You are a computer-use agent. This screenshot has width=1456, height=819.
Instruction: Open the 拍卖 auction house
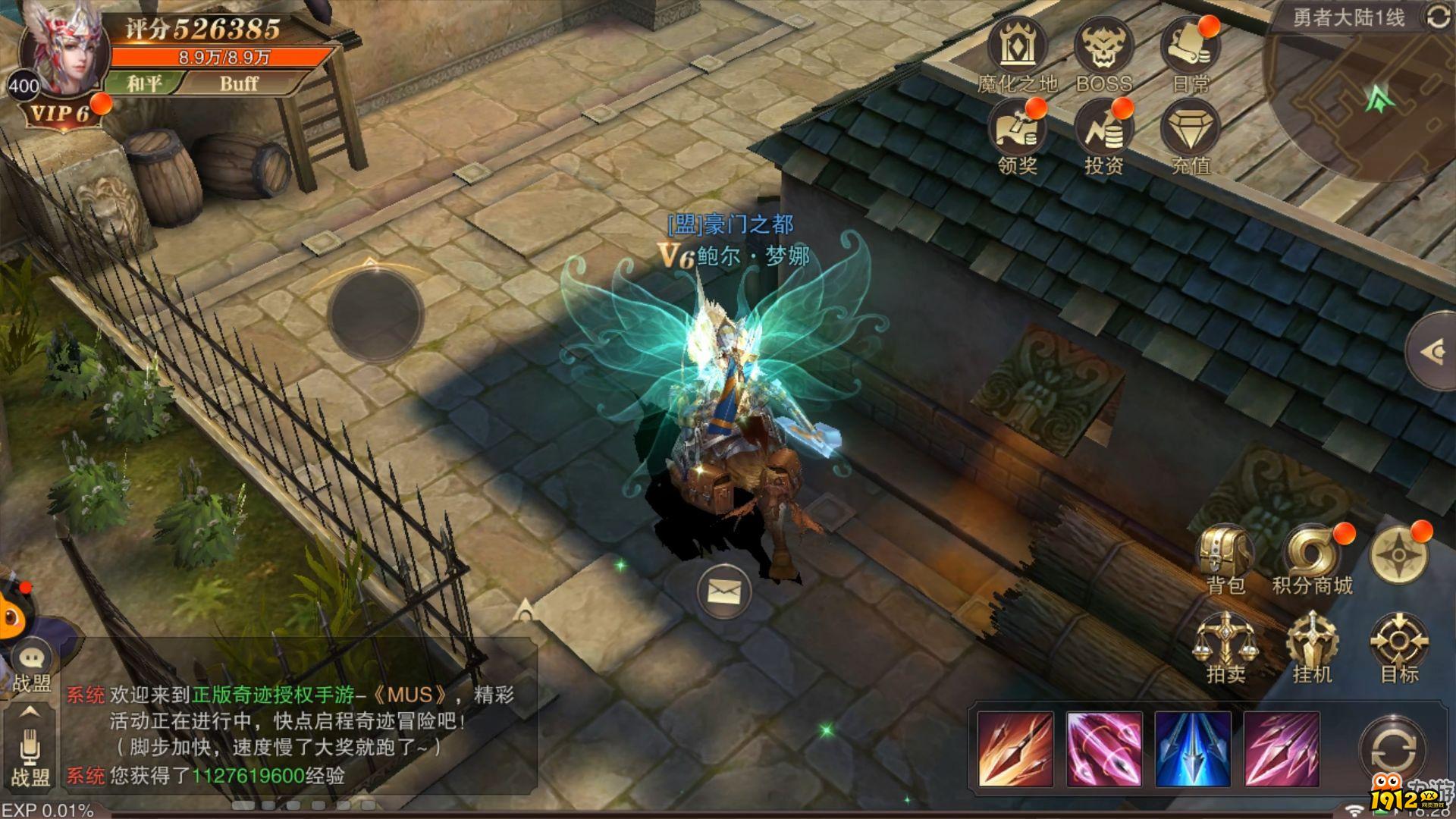[1224, 643]
